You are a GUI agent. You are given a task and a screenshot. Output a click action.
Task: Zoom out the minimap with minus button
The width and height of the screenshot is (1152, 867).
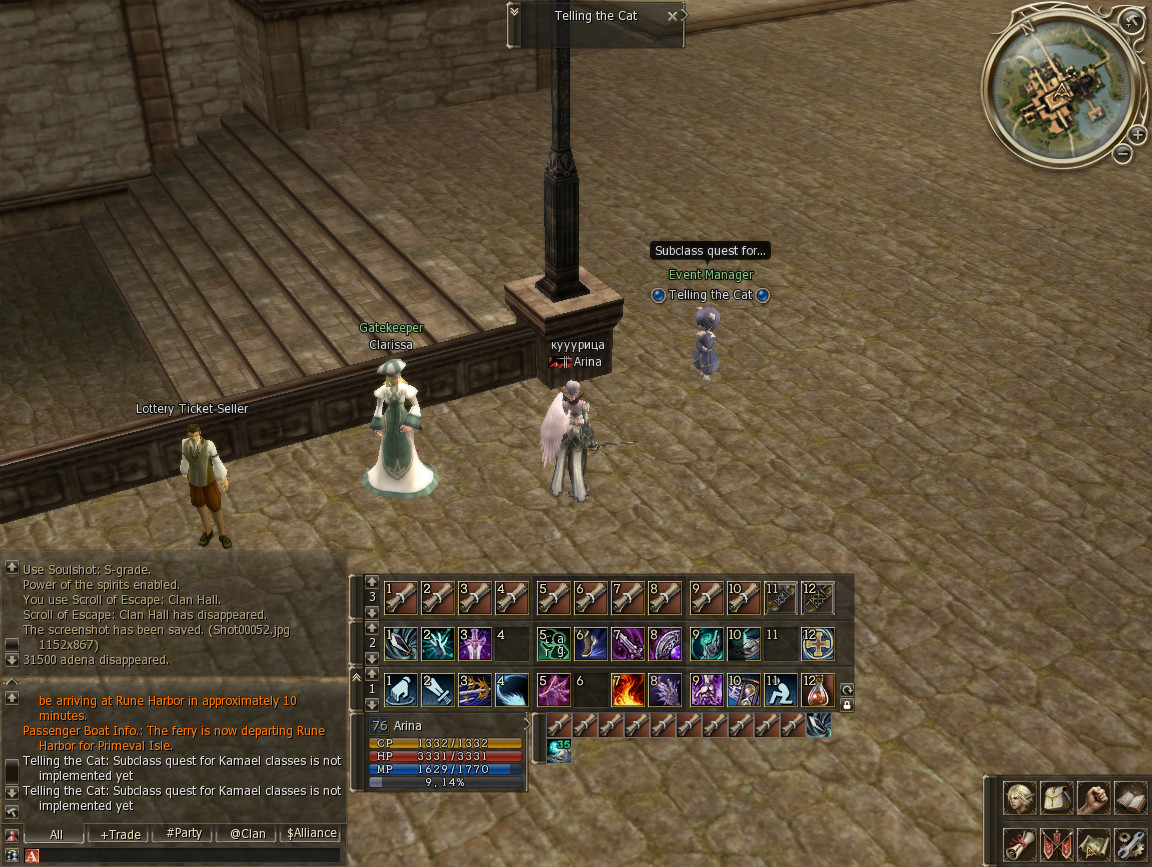1123,153
